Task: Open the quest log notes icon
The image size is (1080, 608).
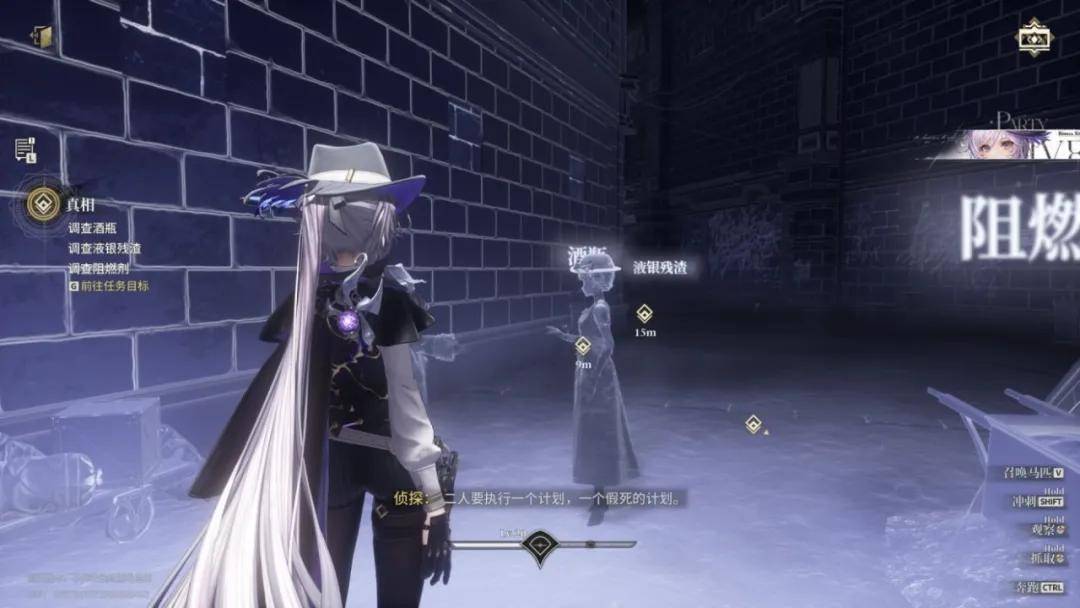Action: click(x=24, y=149)
